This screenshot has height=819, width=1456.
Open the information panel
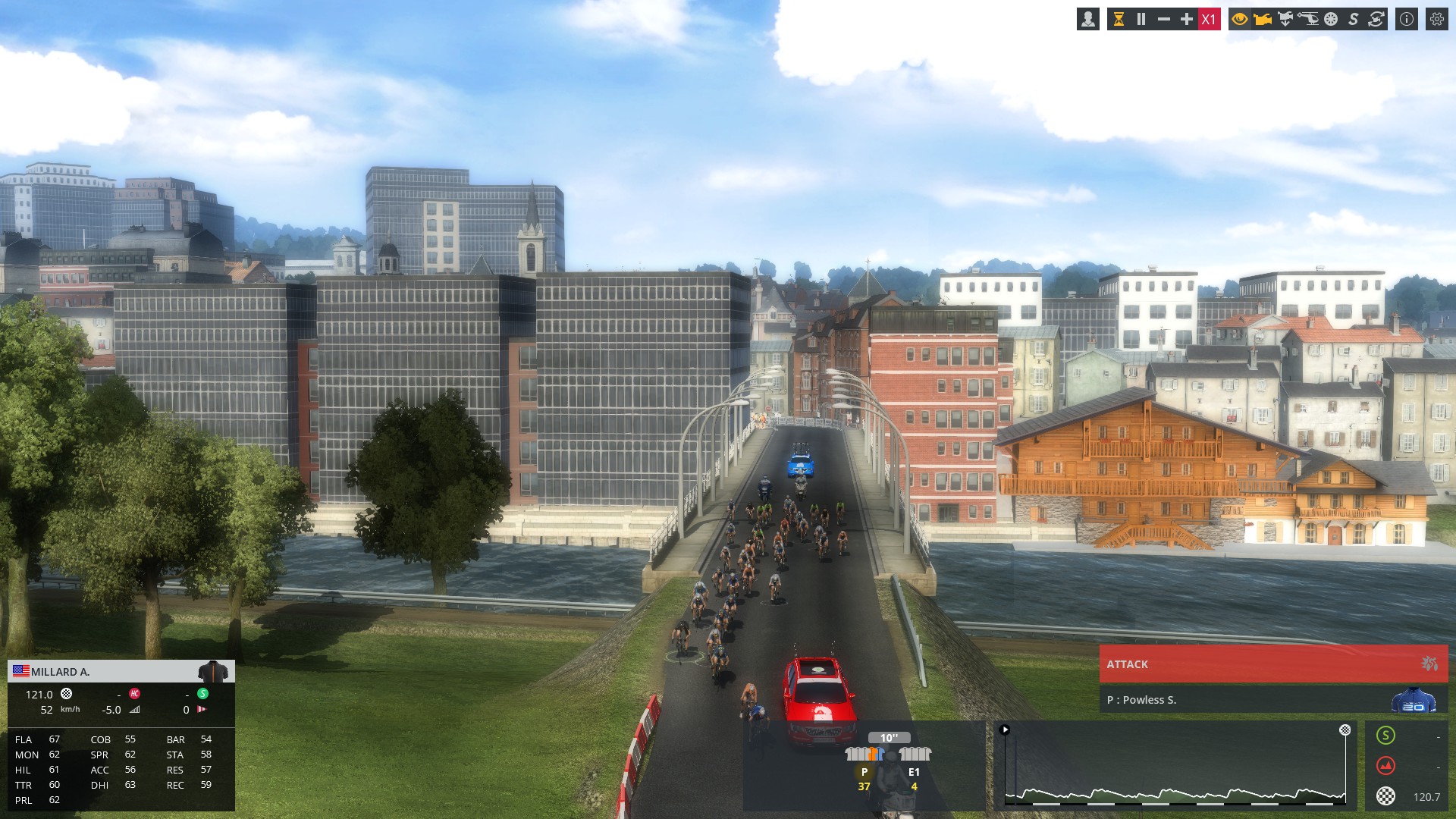click(1407, 20)
